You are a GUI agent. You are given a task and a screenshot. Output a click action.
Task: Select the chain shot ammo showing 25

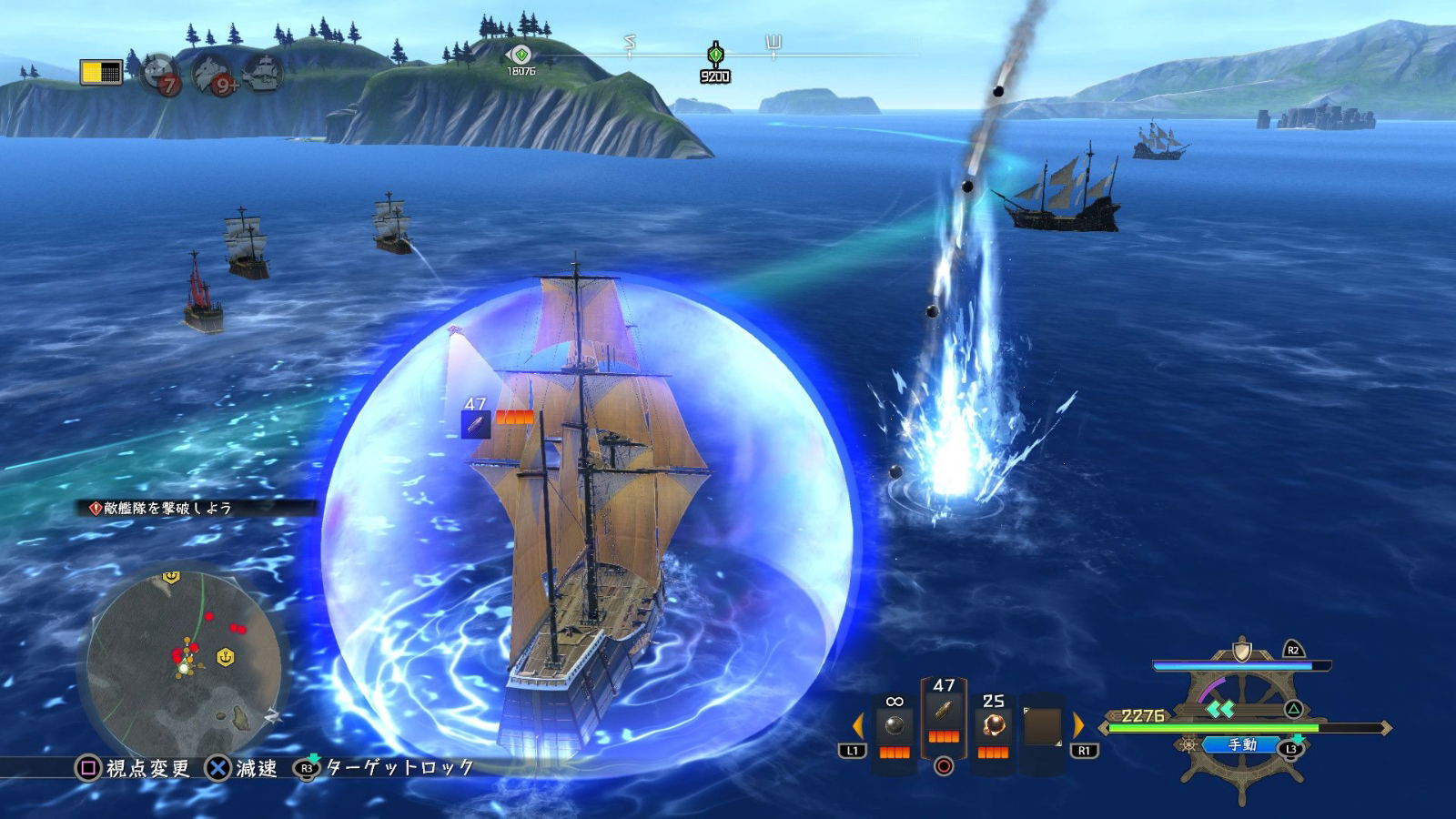tap(995, 723)
